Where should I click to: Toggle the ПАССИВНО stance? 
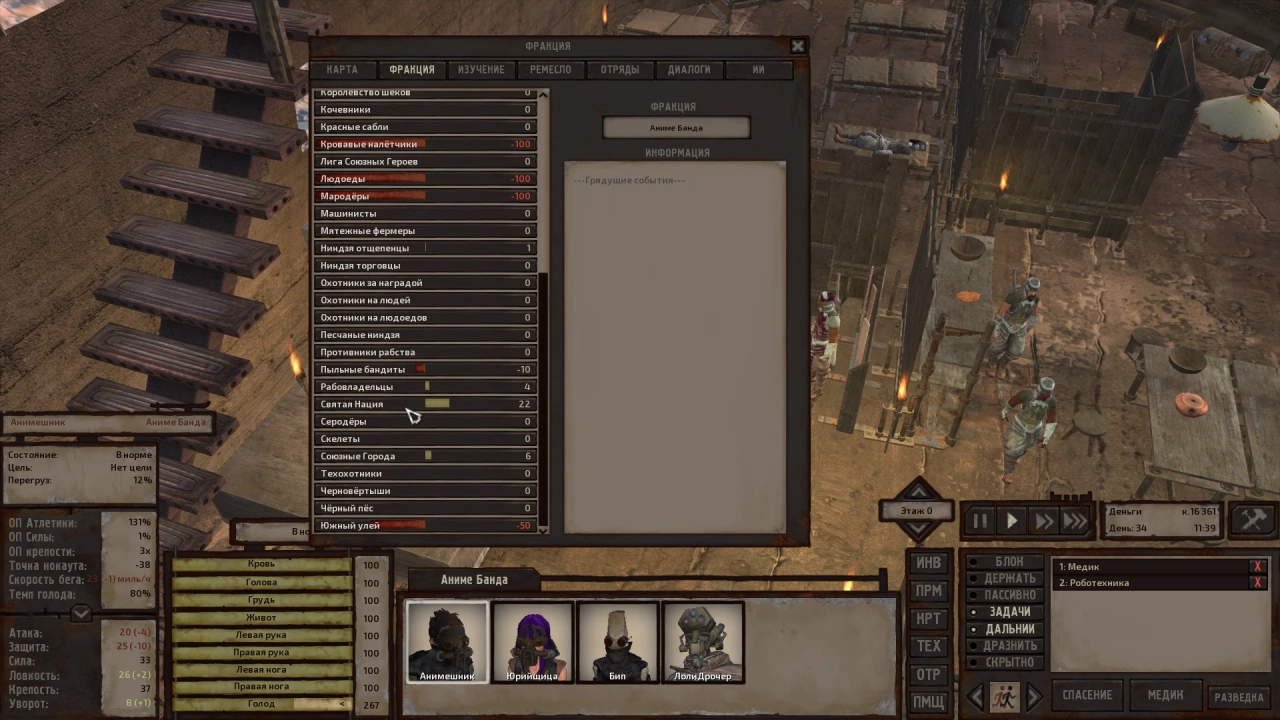(x=1009, y=594)
